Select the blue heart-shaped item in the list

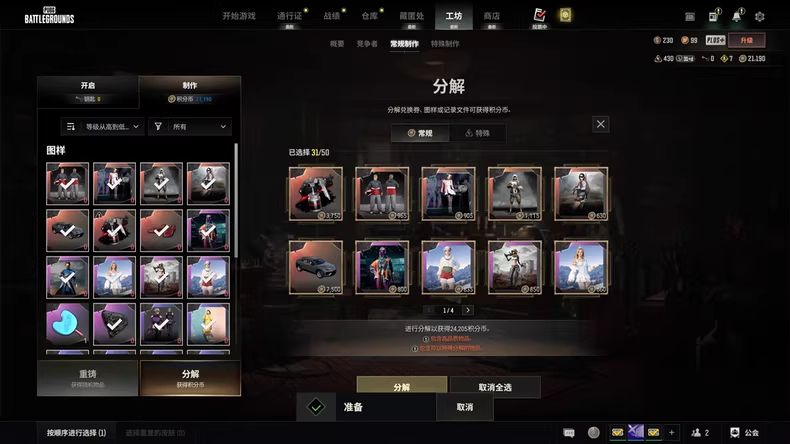[67, 323]
